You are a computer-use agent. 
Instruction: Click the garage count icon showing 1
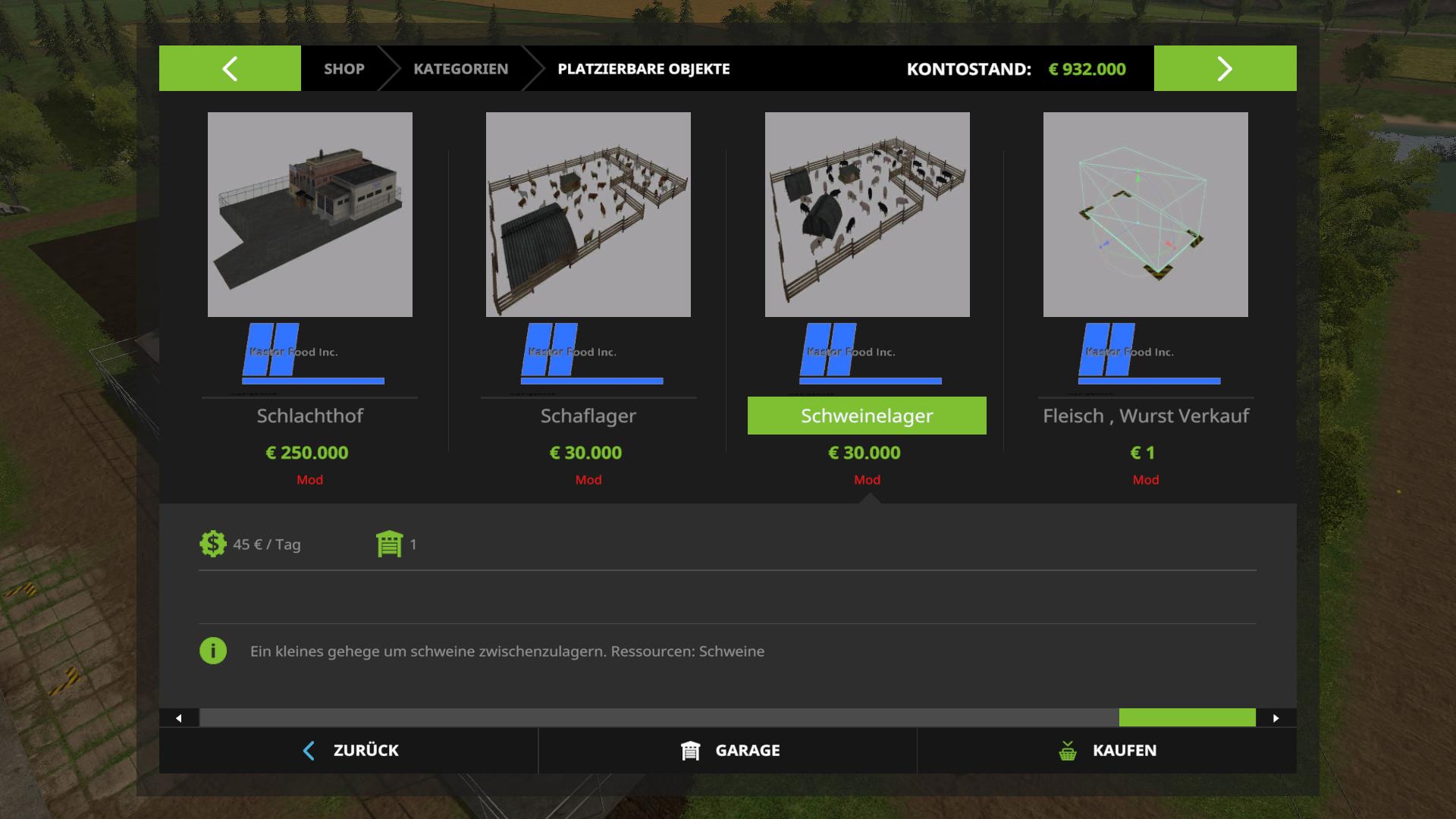pos(389,544)
